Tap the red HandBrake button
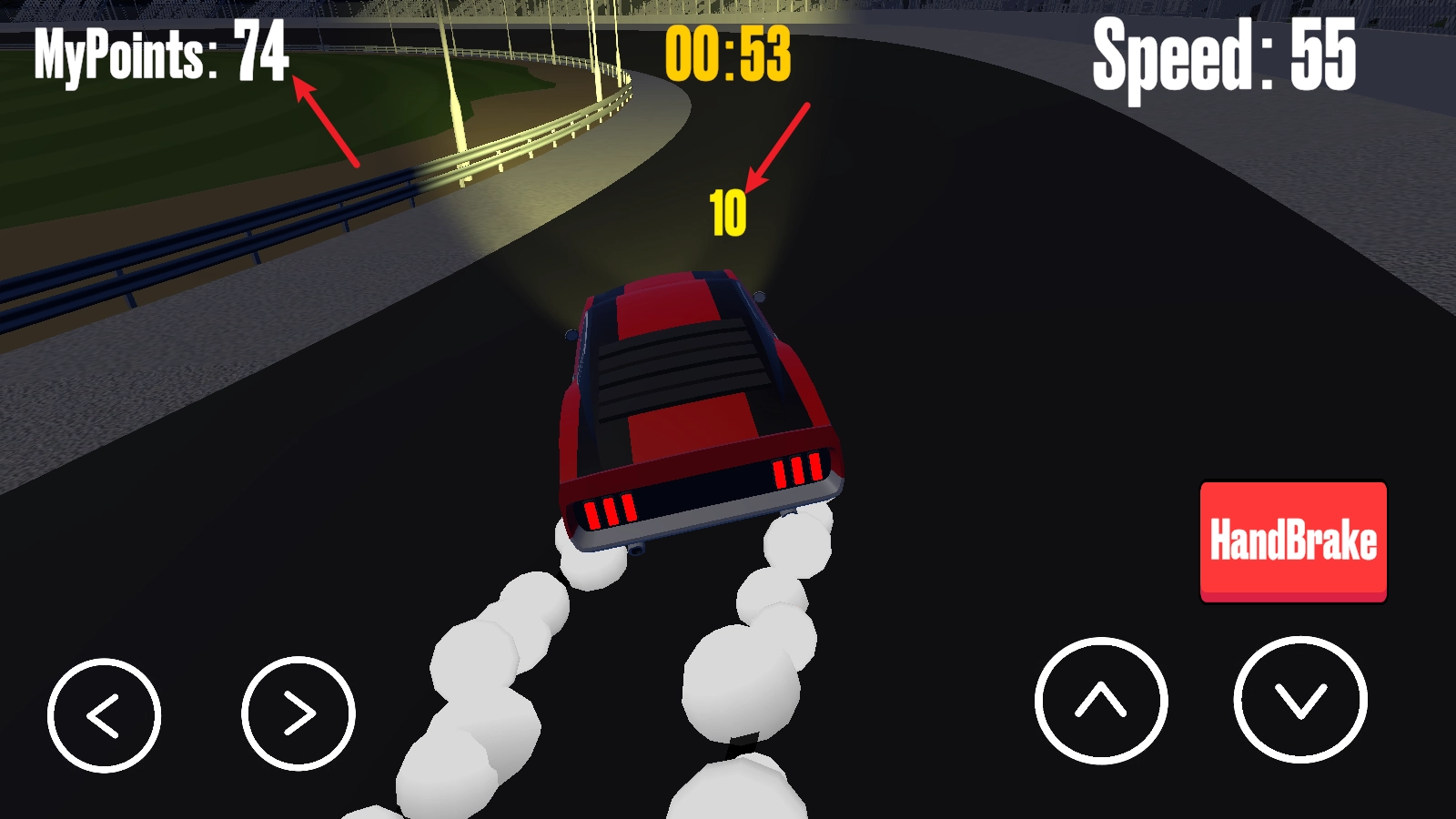Image resolution: width=1456 pixels, height=819 pixels. tap(1293, 541)
